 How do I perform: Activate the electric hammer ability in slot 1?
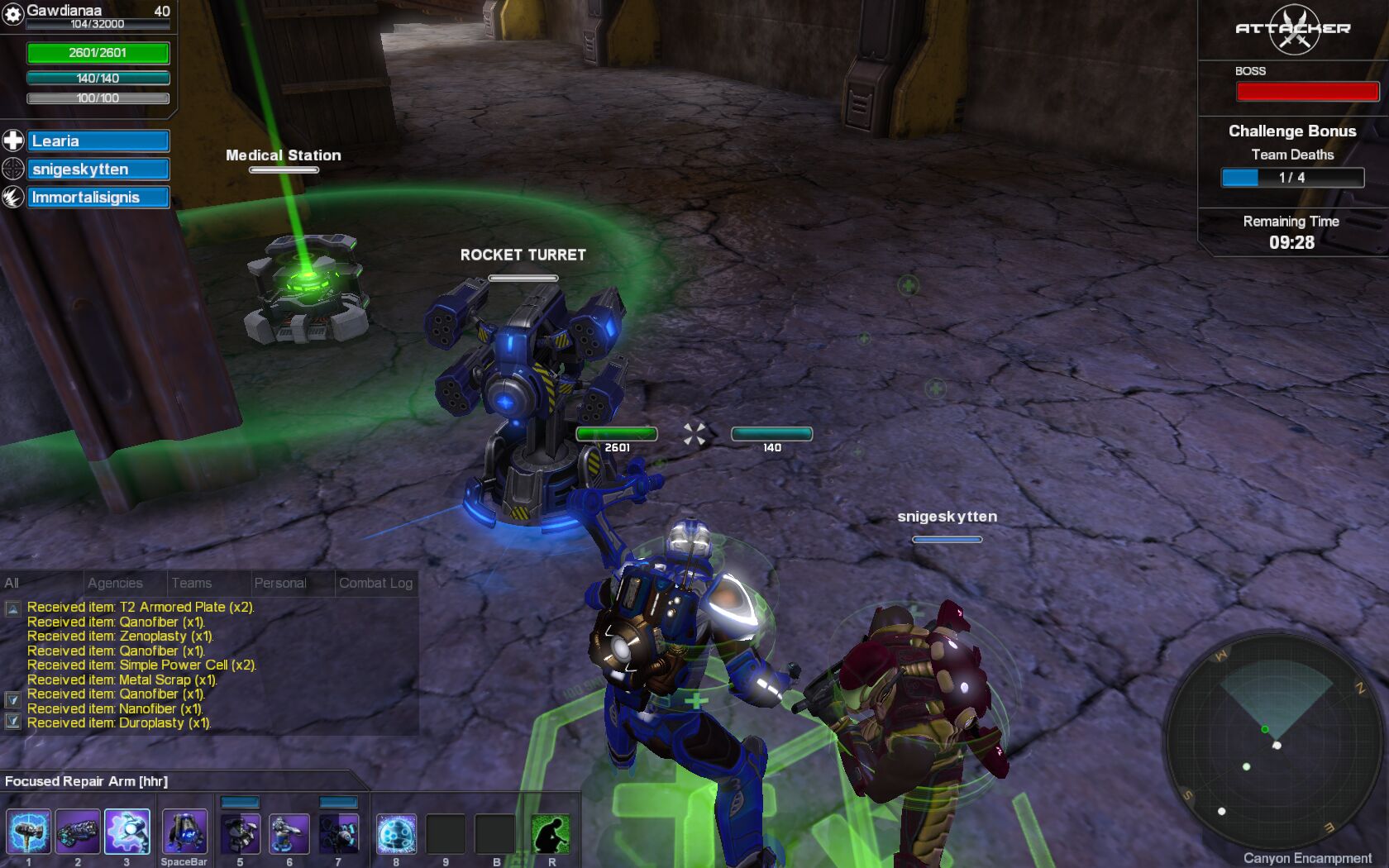[x=29, y=832]
